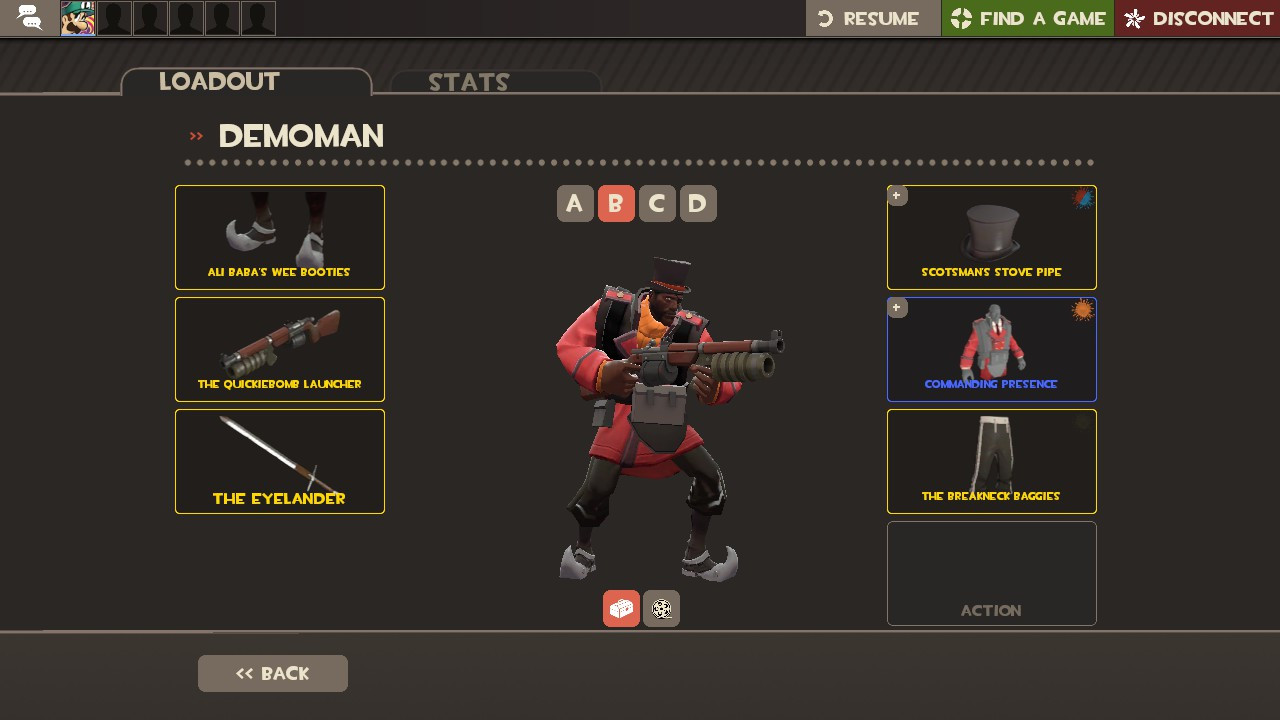Viewport: 1280px width, 720px height.
Task: Open the chat bubble icon in top-left corner
Action: coord(28,17)
